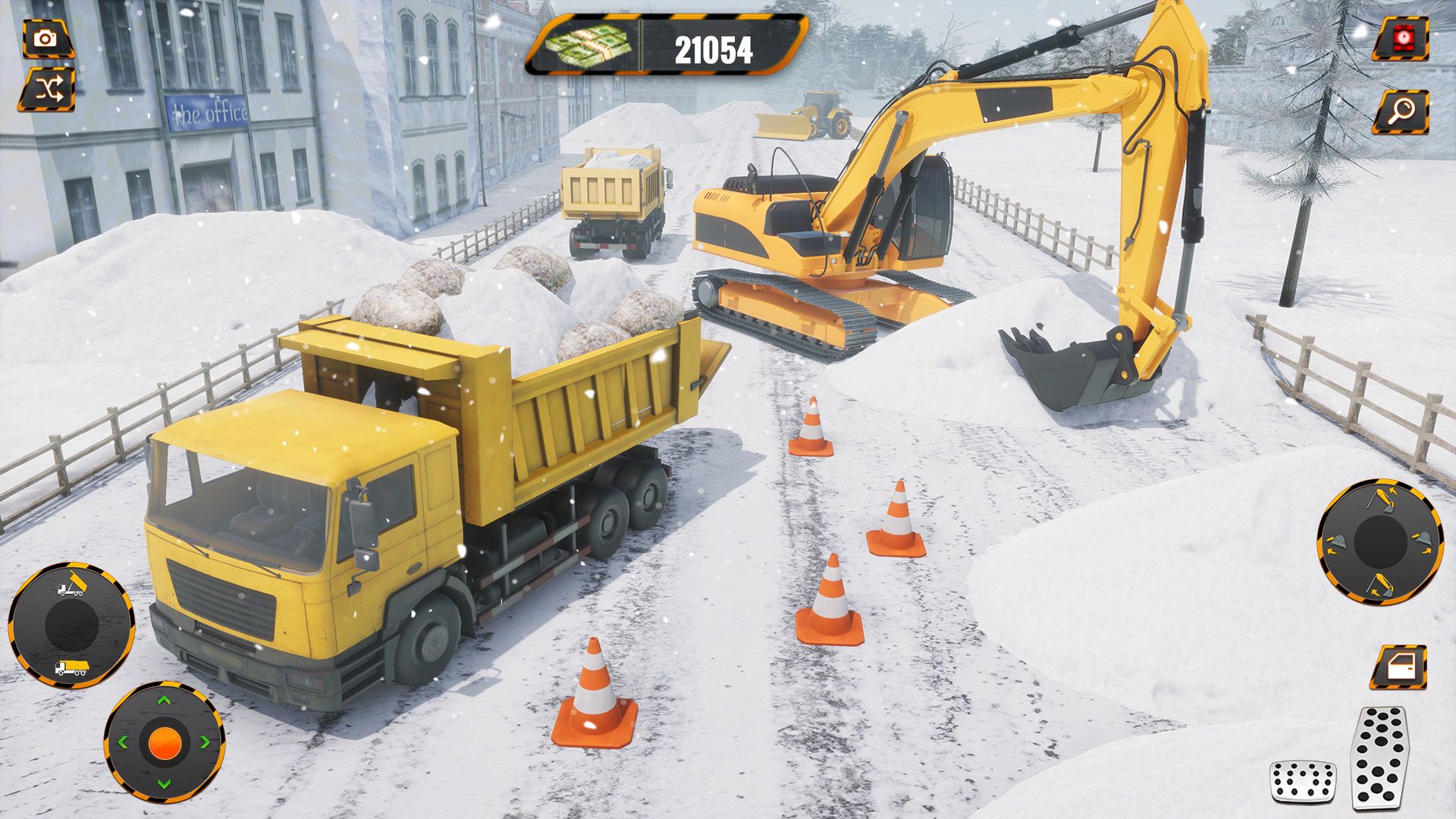This screenshot has height=819, width=1456.
Task: Click the green right arrow on joystick
Action: [205, 742]
